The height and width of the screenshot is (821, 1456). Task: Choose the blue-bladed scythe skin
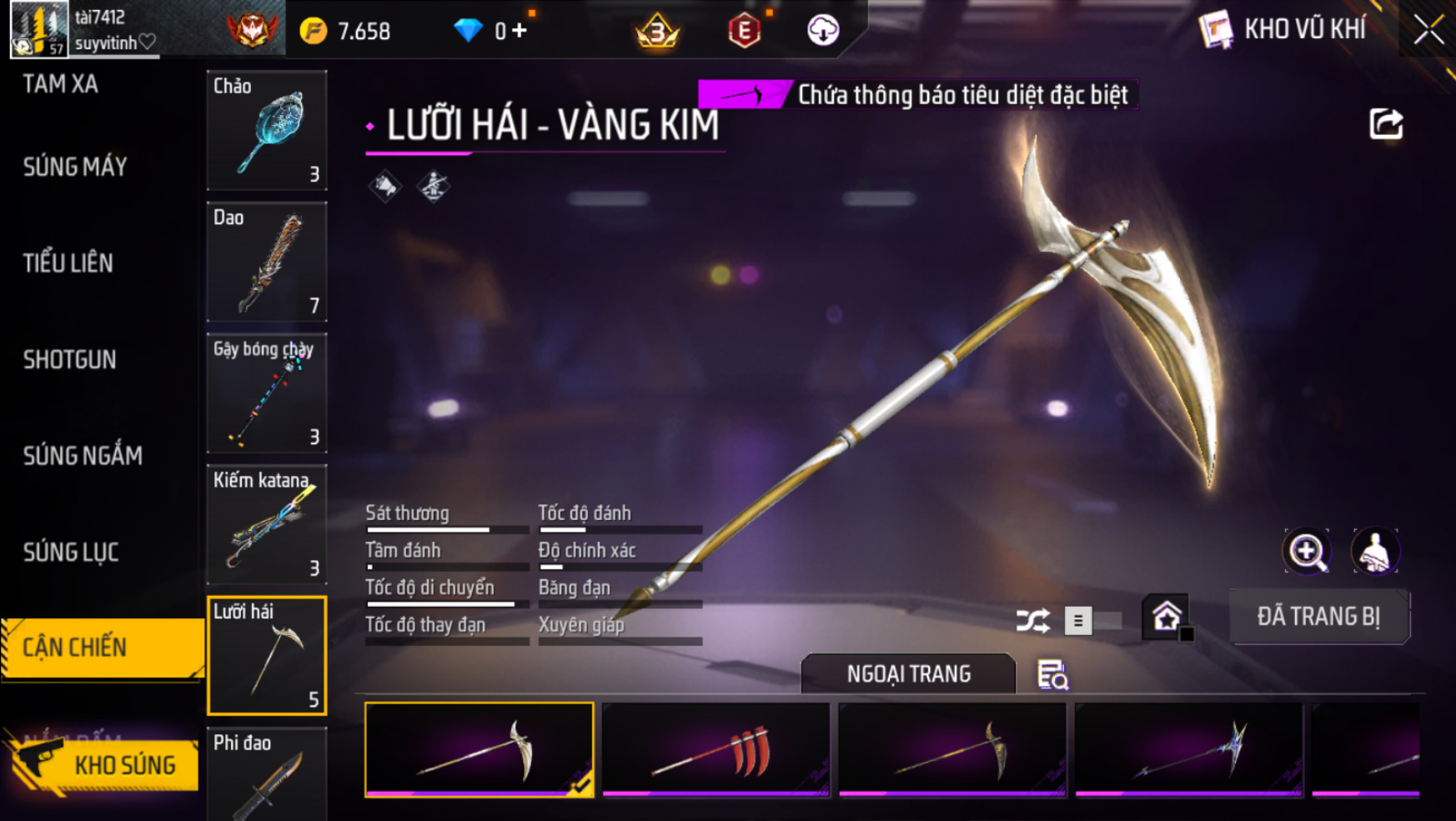click(1188, 749)
